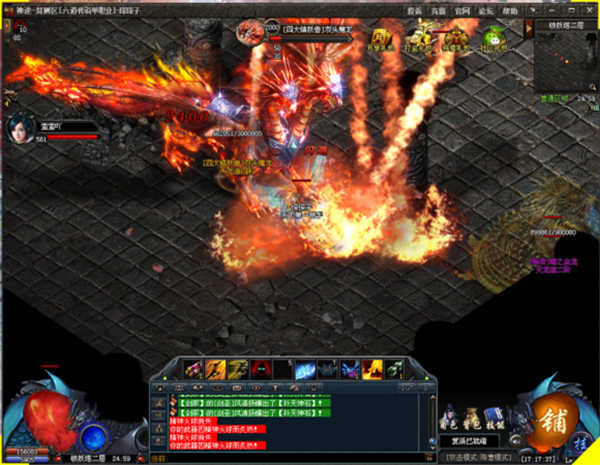Close the game window
This screenshot has width=600, height=465.
589,10
